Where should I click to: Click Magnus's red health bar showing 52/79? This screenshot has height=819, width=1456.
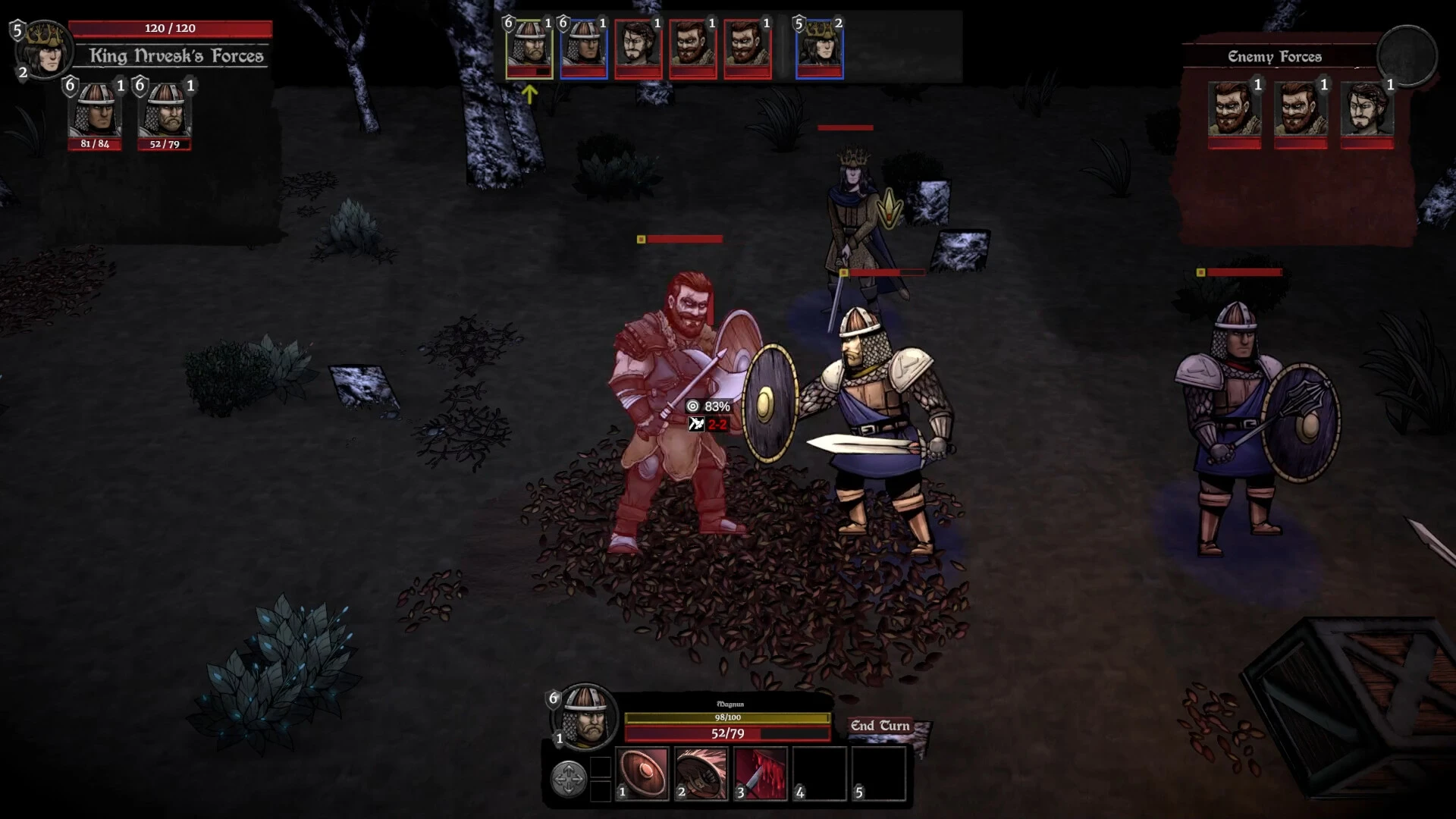pyautogui.click(x=726, y=733)
